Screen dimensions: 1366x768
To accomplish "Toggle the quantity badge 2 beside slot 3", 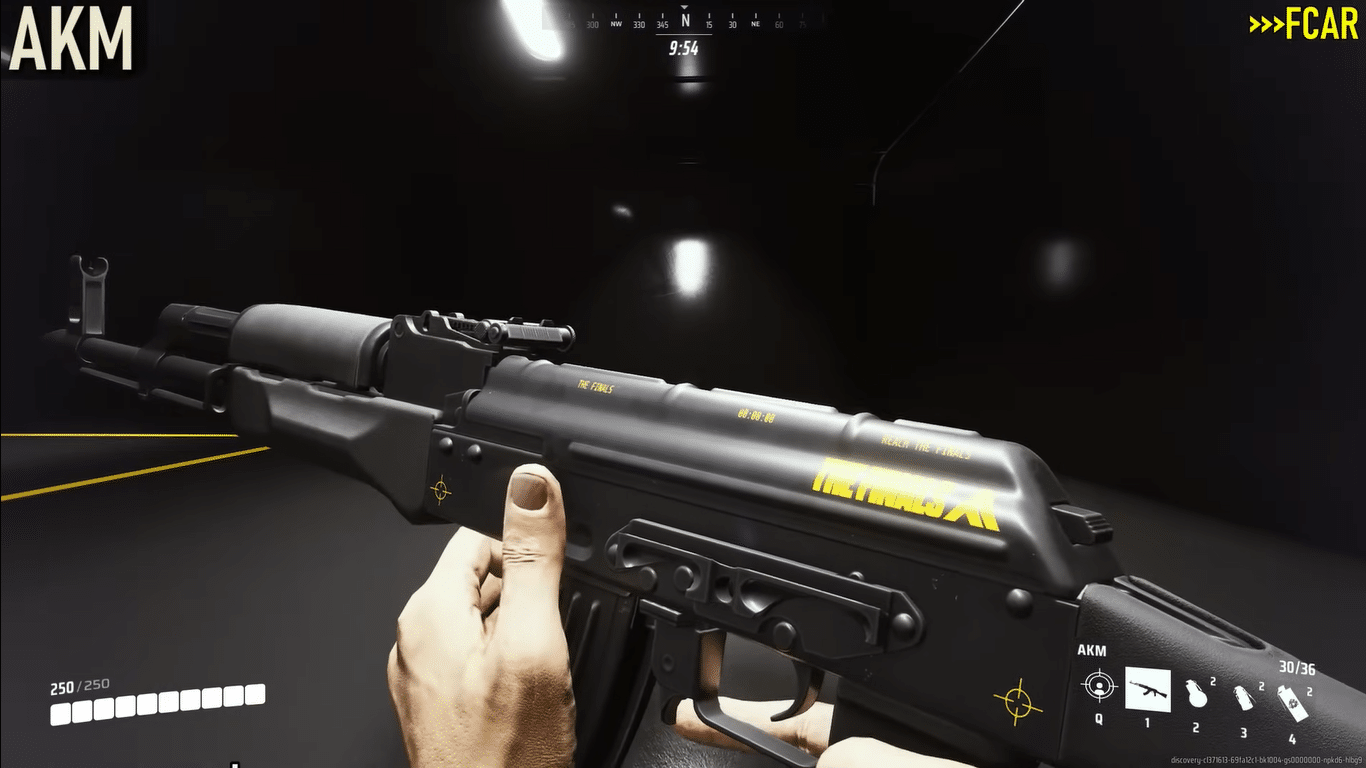I will pyautogui.click(x=1261, y=686).
